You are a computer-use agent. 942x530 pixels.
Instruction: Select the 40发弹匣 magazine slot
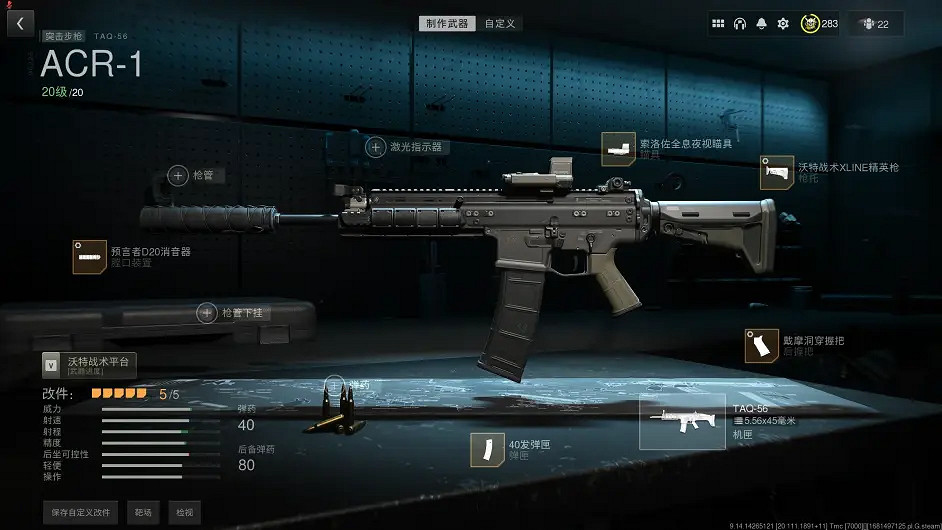tap(487, 450)
